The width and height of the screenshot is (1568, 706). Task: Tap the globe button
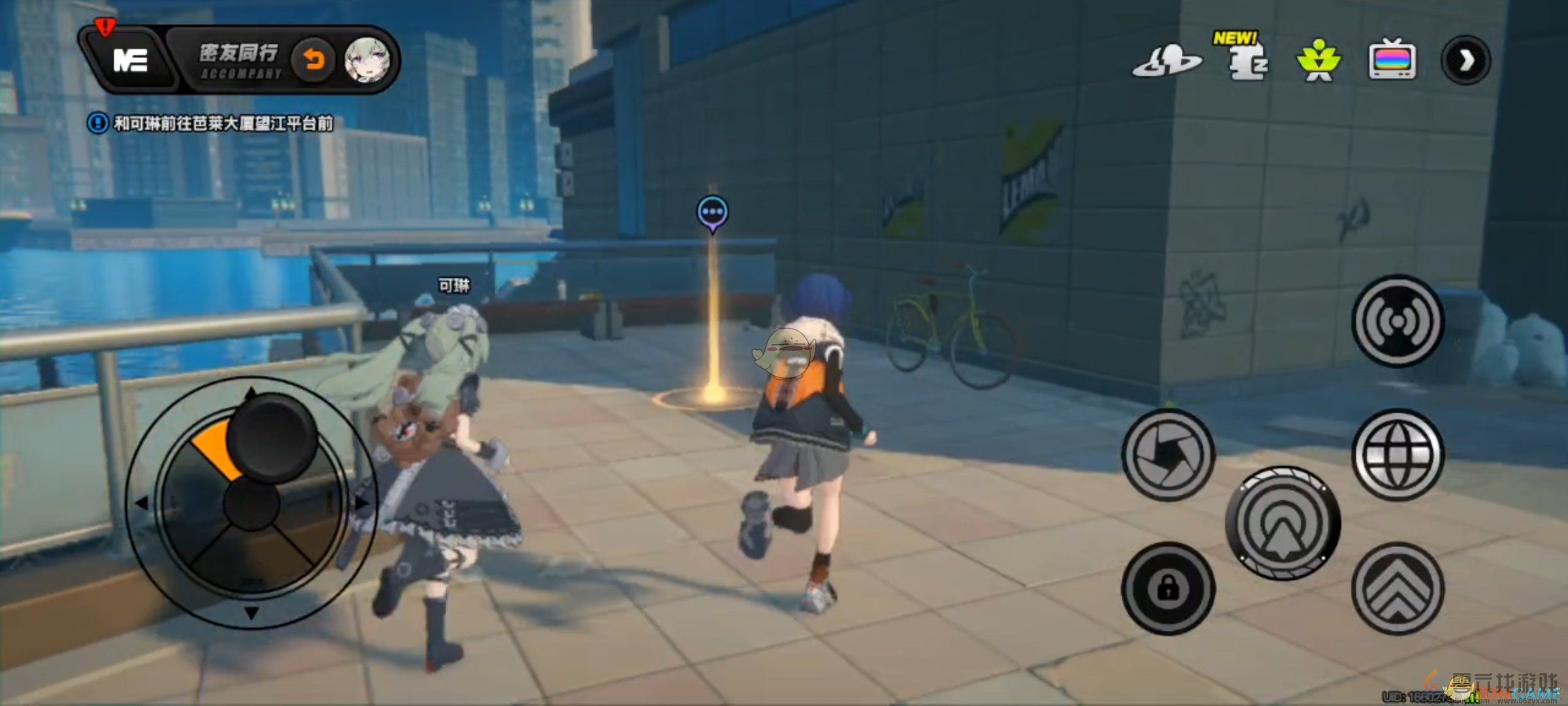(1397, 454)
